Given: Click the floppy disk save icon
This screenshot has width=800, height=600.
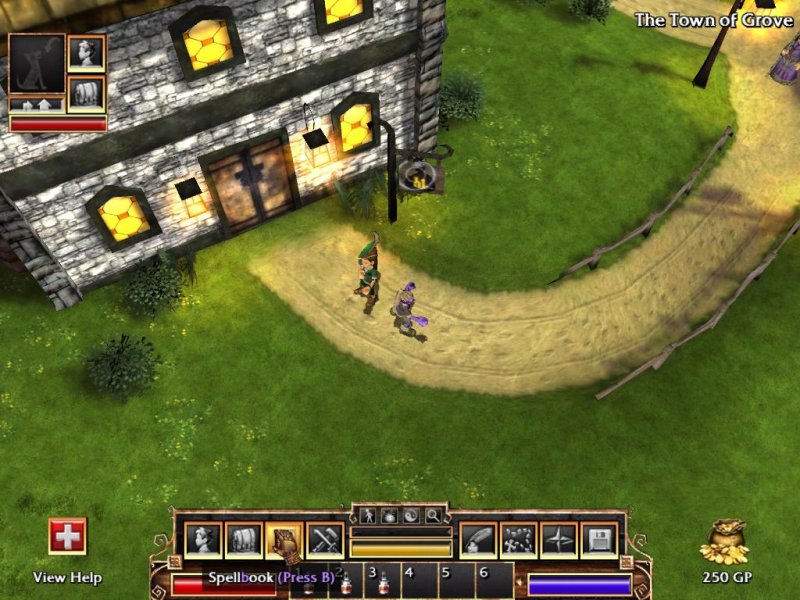Looking at the screenshot, I should point(598,541).
